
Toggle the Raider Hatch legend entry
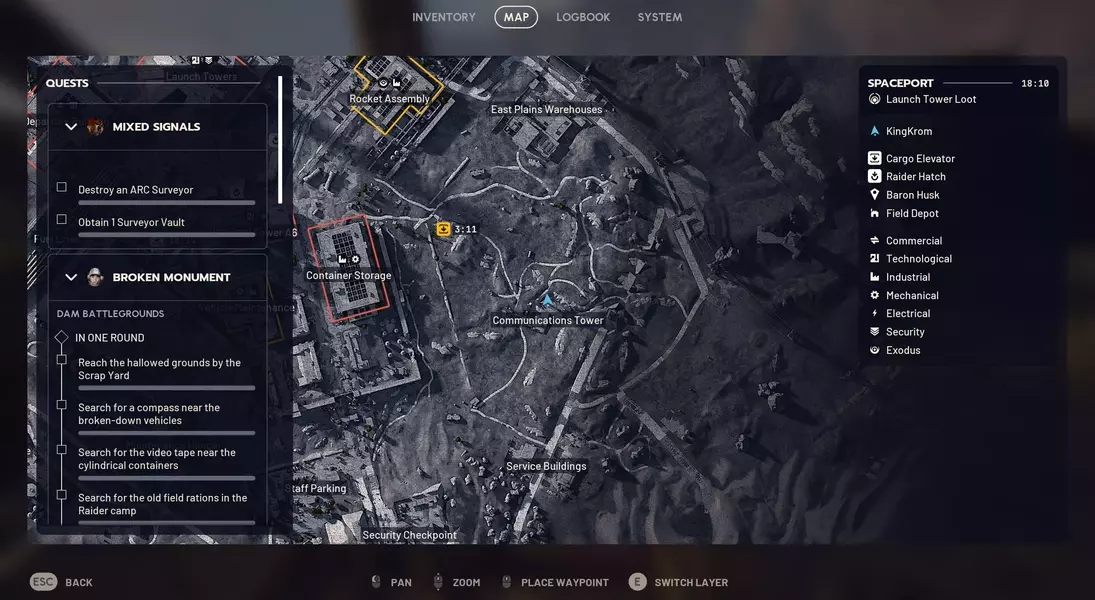pos(915,176)
